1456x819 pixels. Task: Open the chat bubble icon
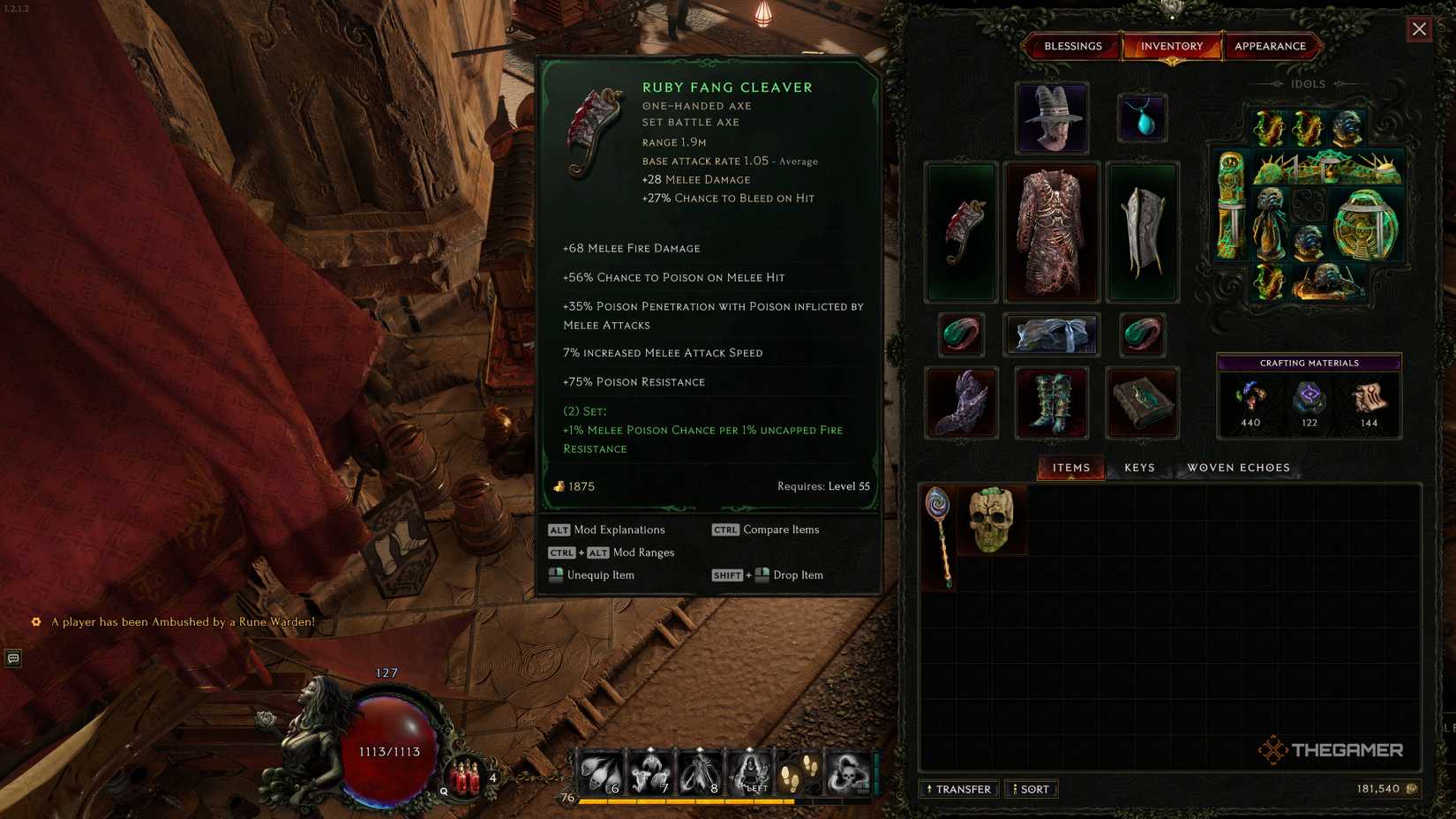pos(12,658)
